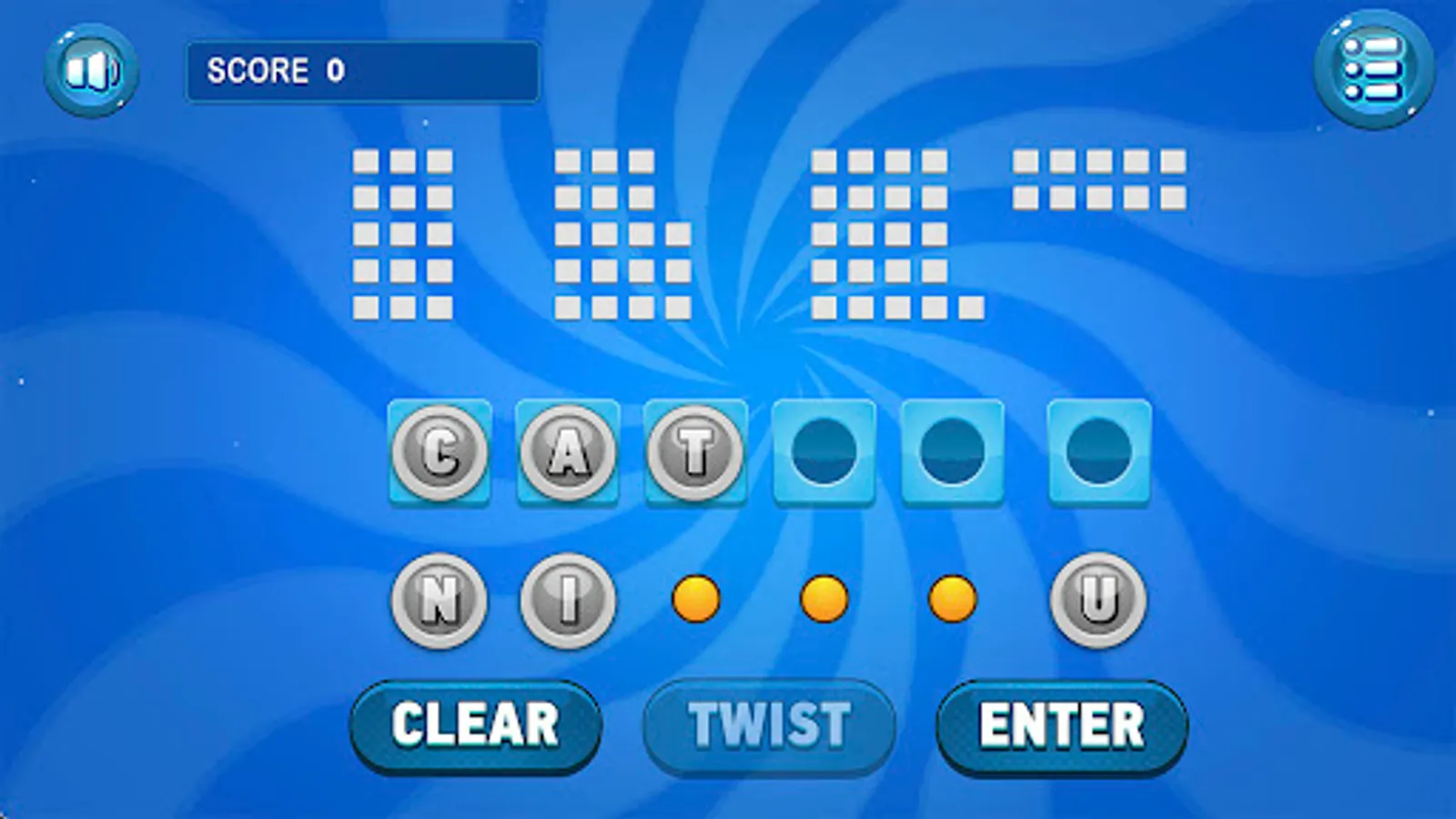
Task: Tap the letter tile C
Action: [x=440, y=452]
